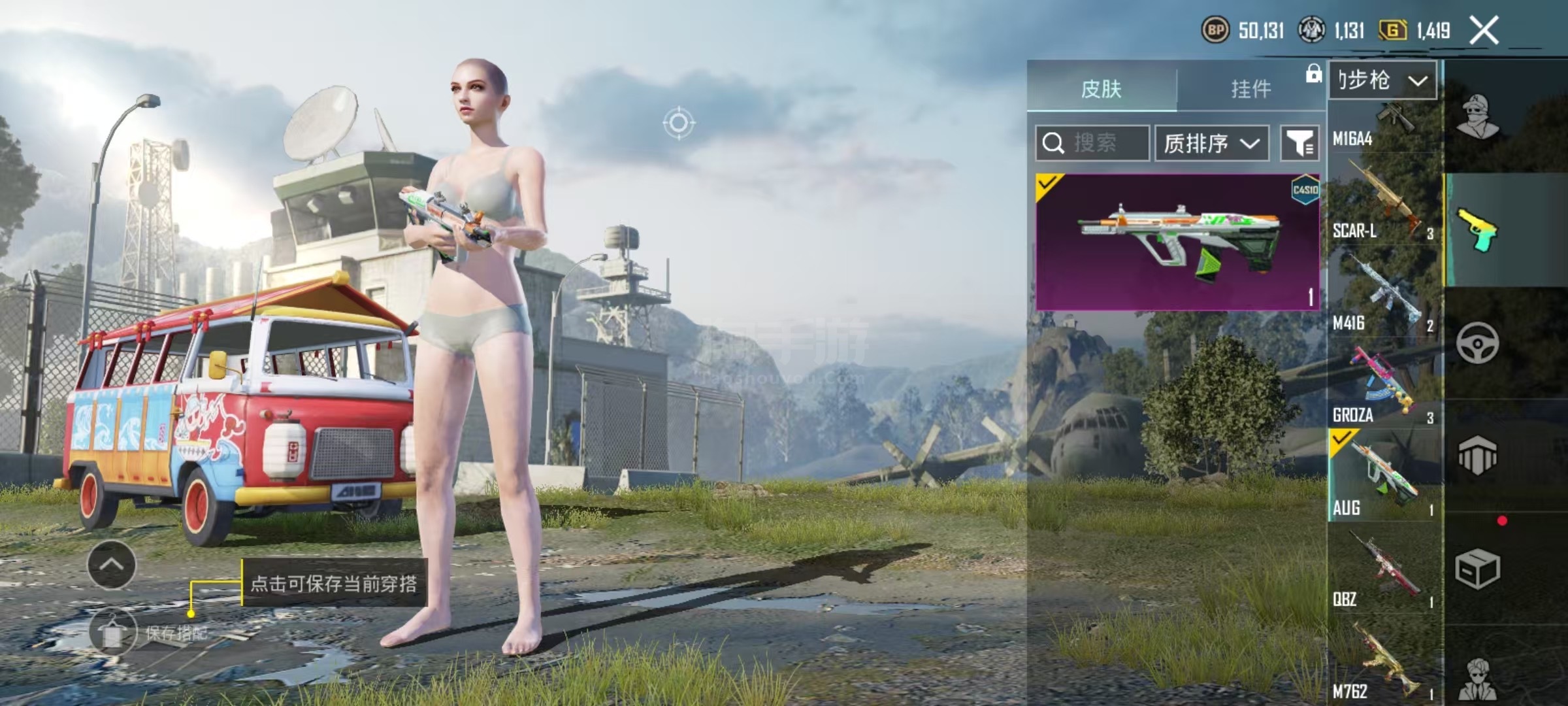Image resolution: width=1568 pixels, height=706 pixels.
Task: Switch to the 皮肤 skins tab
Action: 1102,89
